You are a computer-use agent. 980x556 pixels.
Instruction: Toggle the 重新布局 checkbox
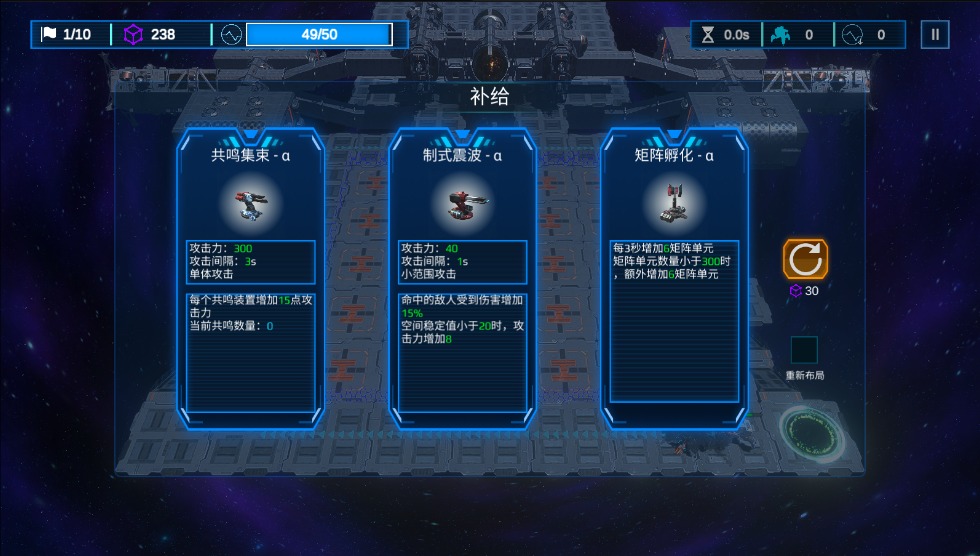tap(804, 350)
